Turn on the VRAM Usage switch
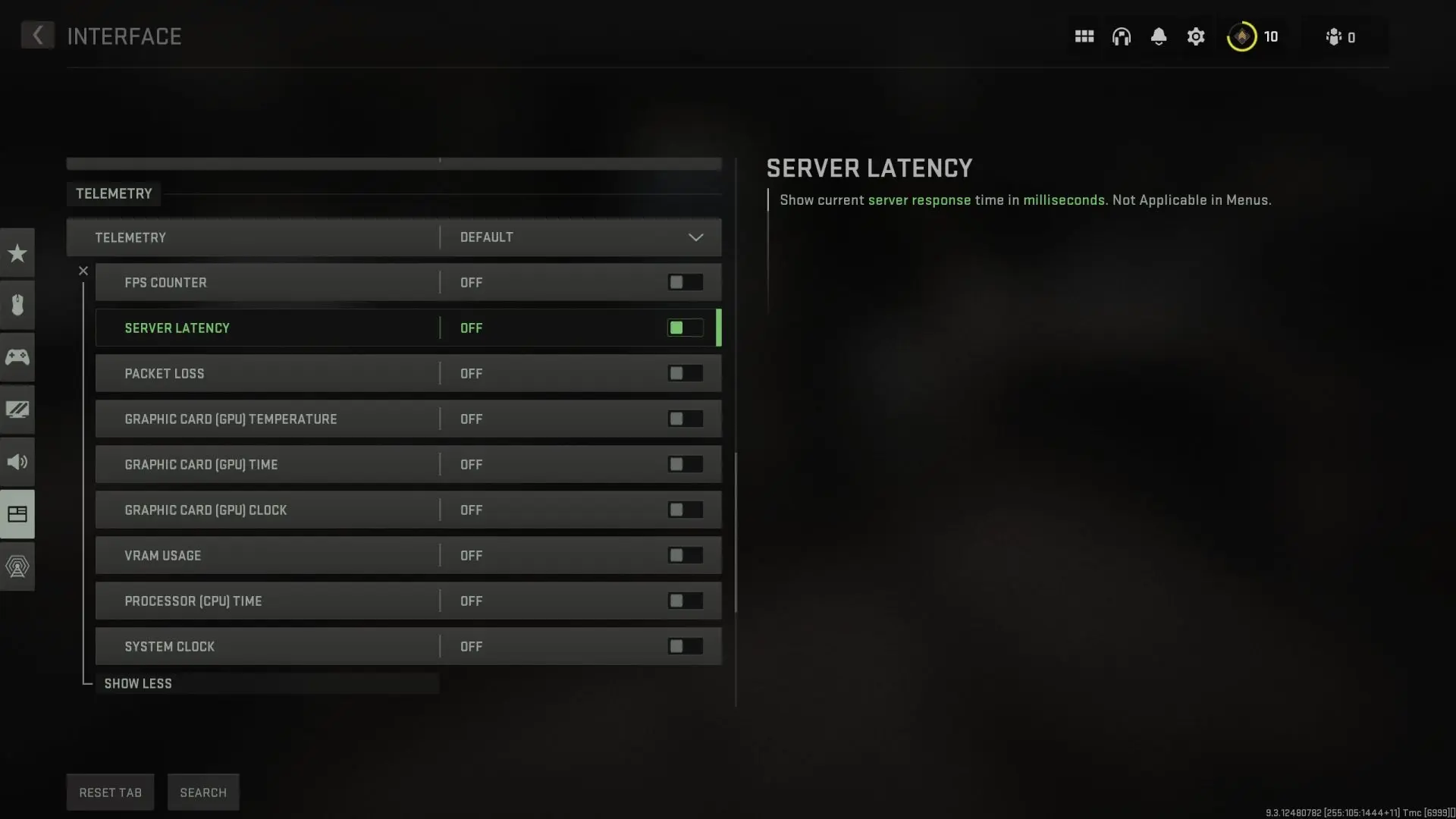This screenshot has width=1456, height=819. click(684, 555)
